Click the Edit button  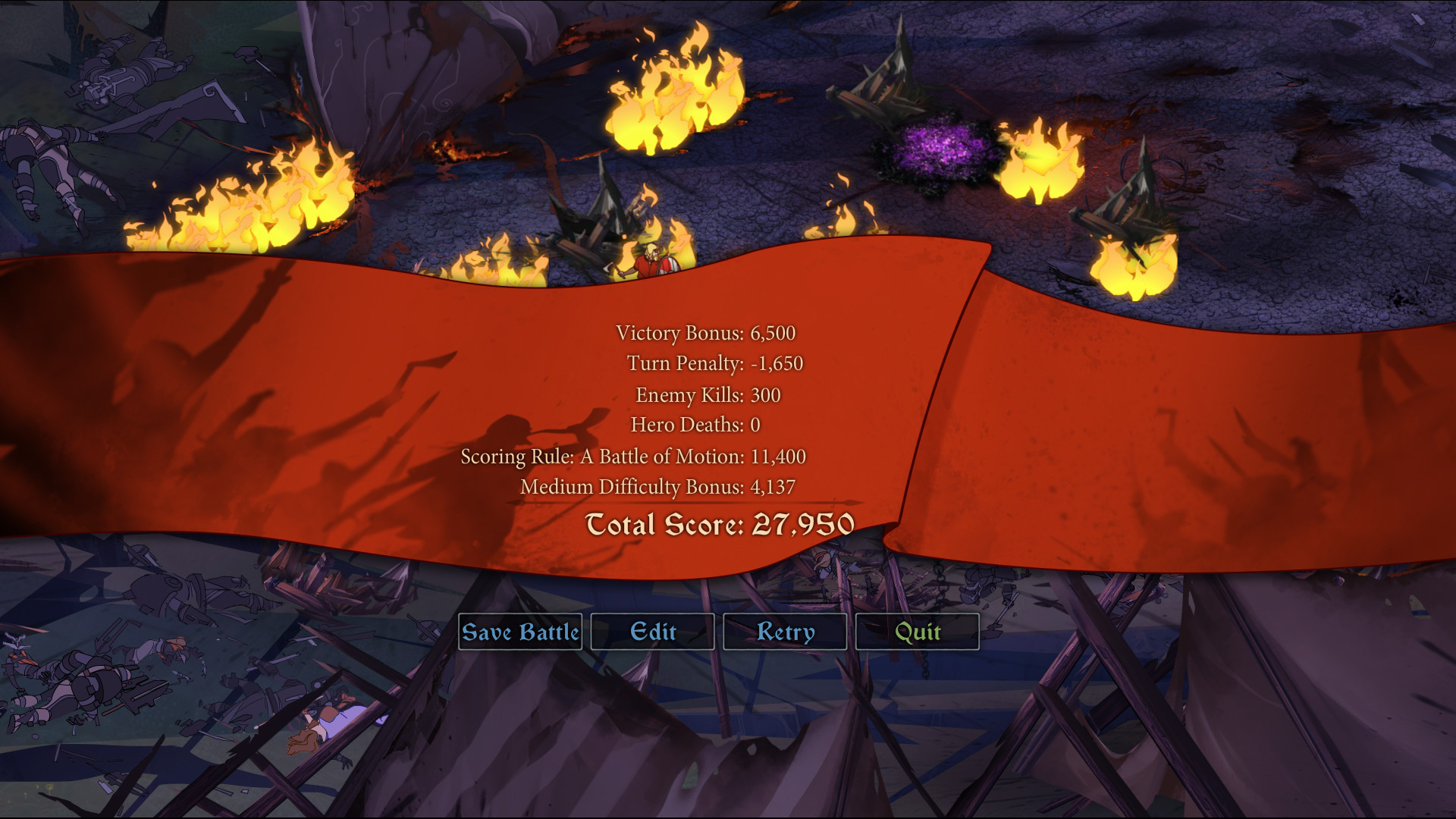pos(652,632)
